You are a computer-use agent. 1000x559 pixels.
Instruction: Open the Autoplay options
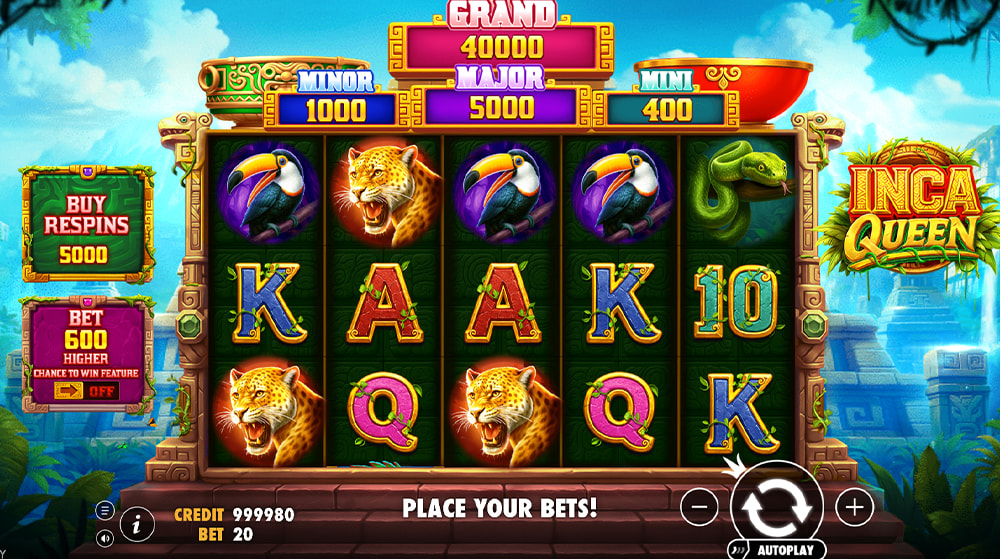pyautogui.click(x=777, y=549)
